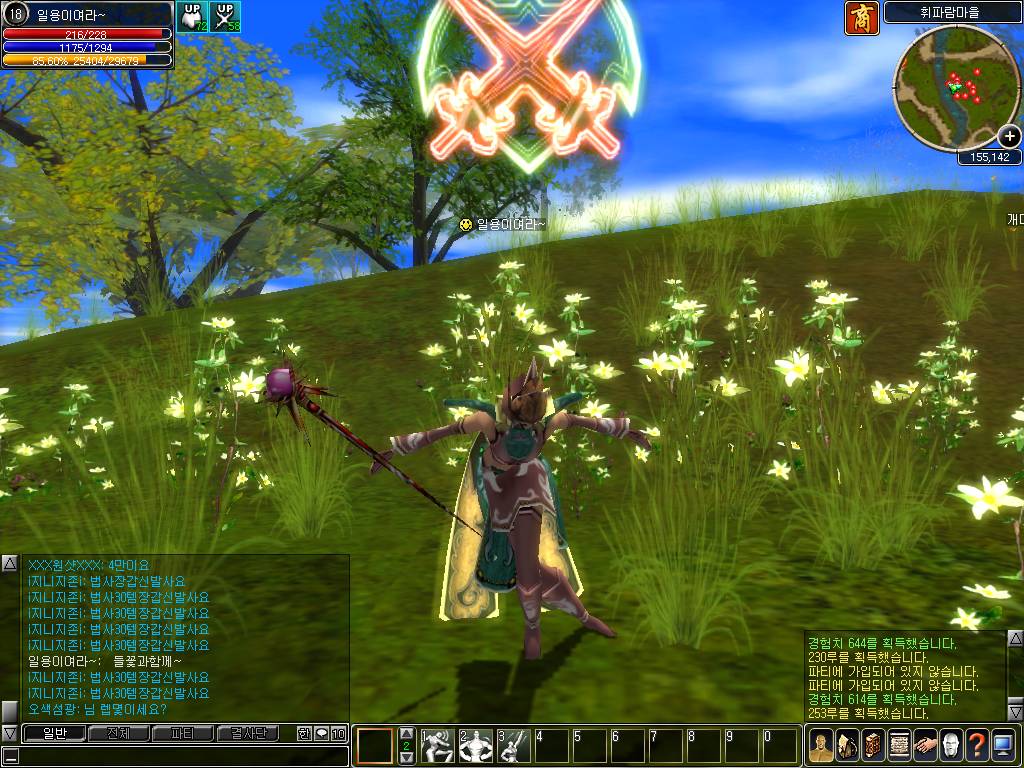Trigger the weapon skill in hotbar slot 3
This screenshot has width=1024, height=768.
[x=514, y=747]
